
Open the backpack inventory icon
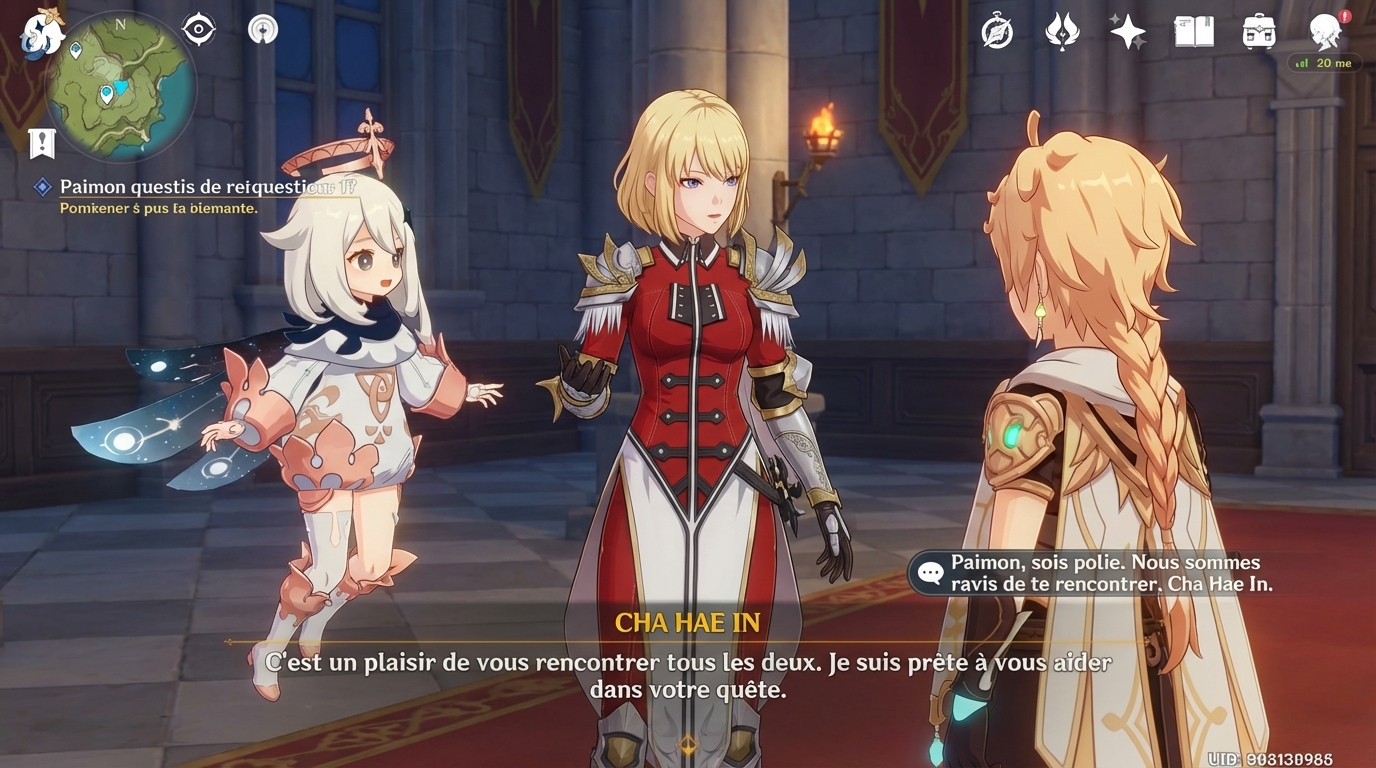pyautogui.click(x=1259, y=32)
